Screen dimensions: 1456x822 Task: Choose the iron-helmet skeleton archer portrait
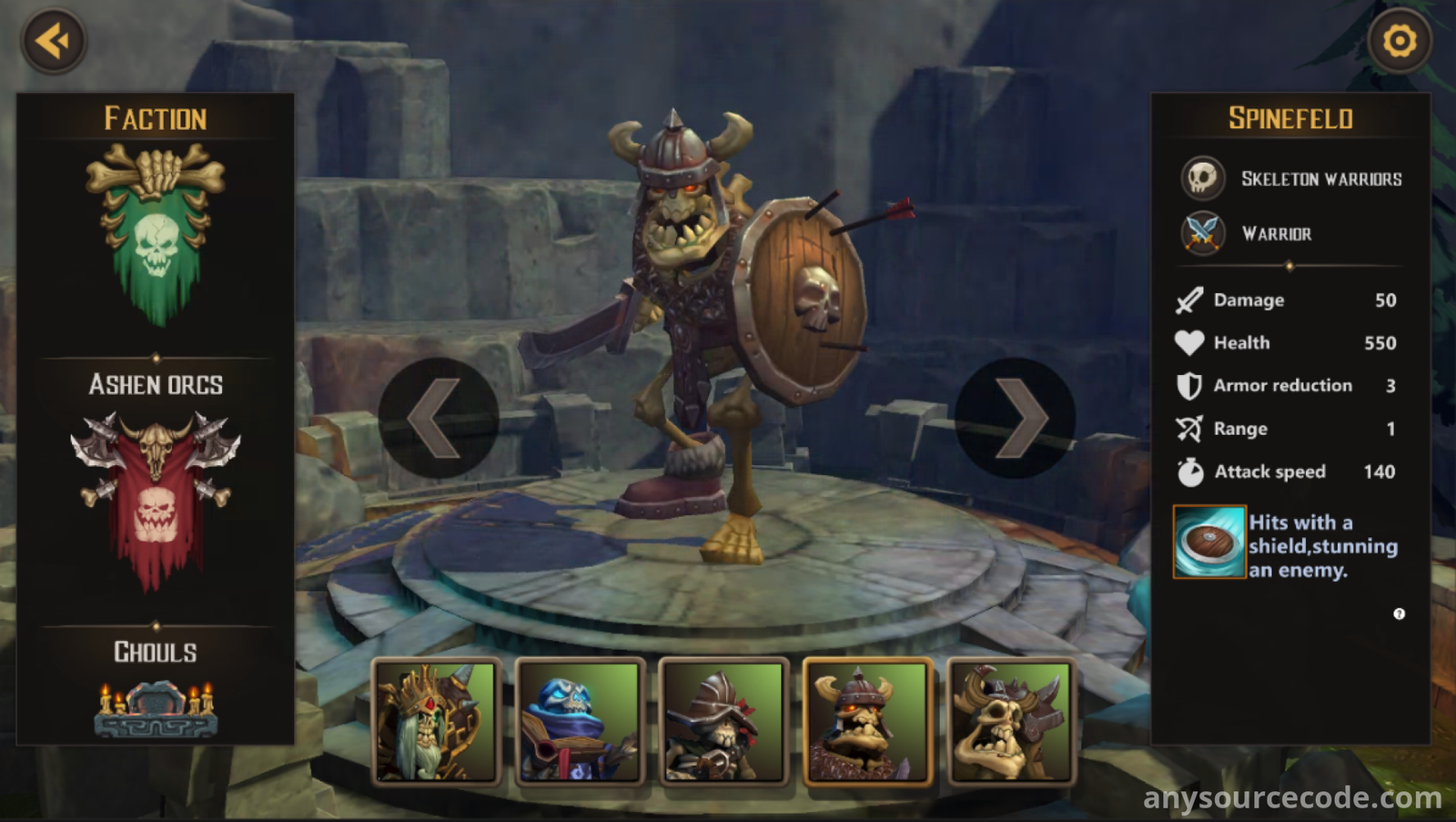723,721
